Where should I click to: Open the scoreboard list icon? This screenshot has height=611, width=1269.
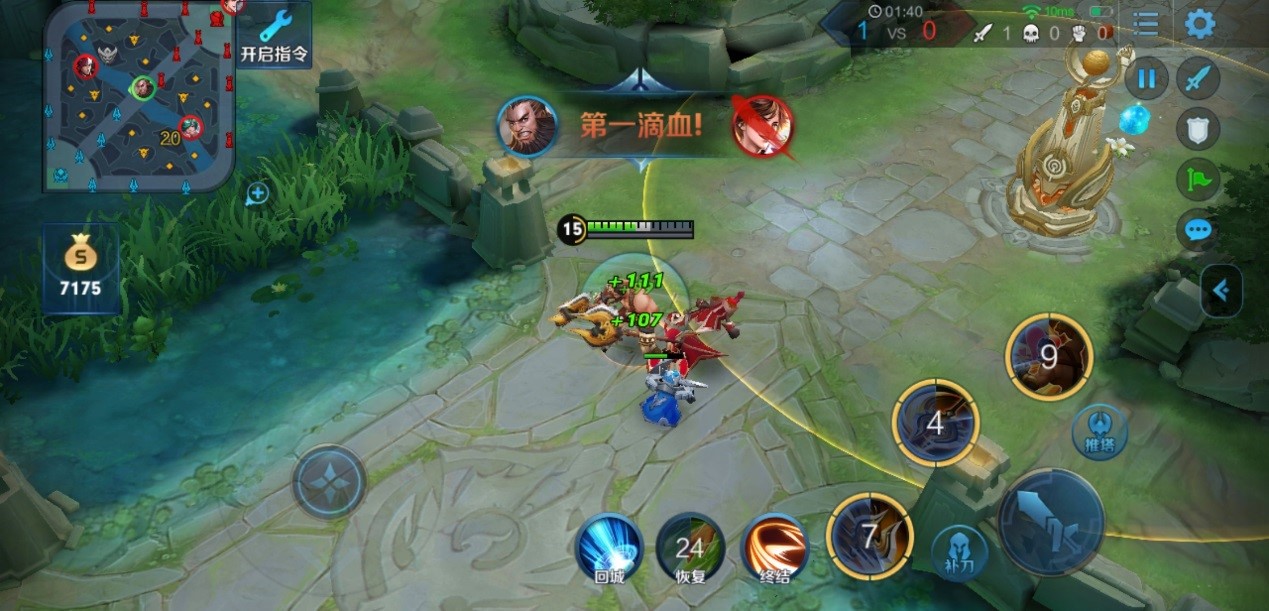[1146, 25]
